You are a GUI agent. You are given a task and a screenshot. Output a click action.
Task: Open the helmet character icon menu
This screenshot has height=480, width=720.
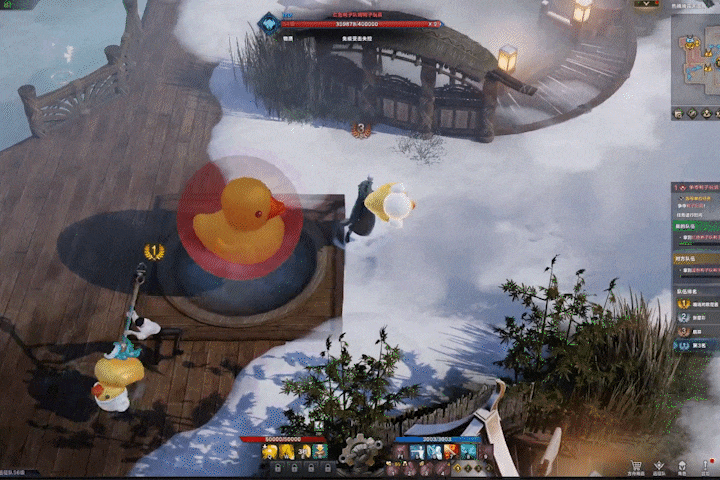(683, 465)
